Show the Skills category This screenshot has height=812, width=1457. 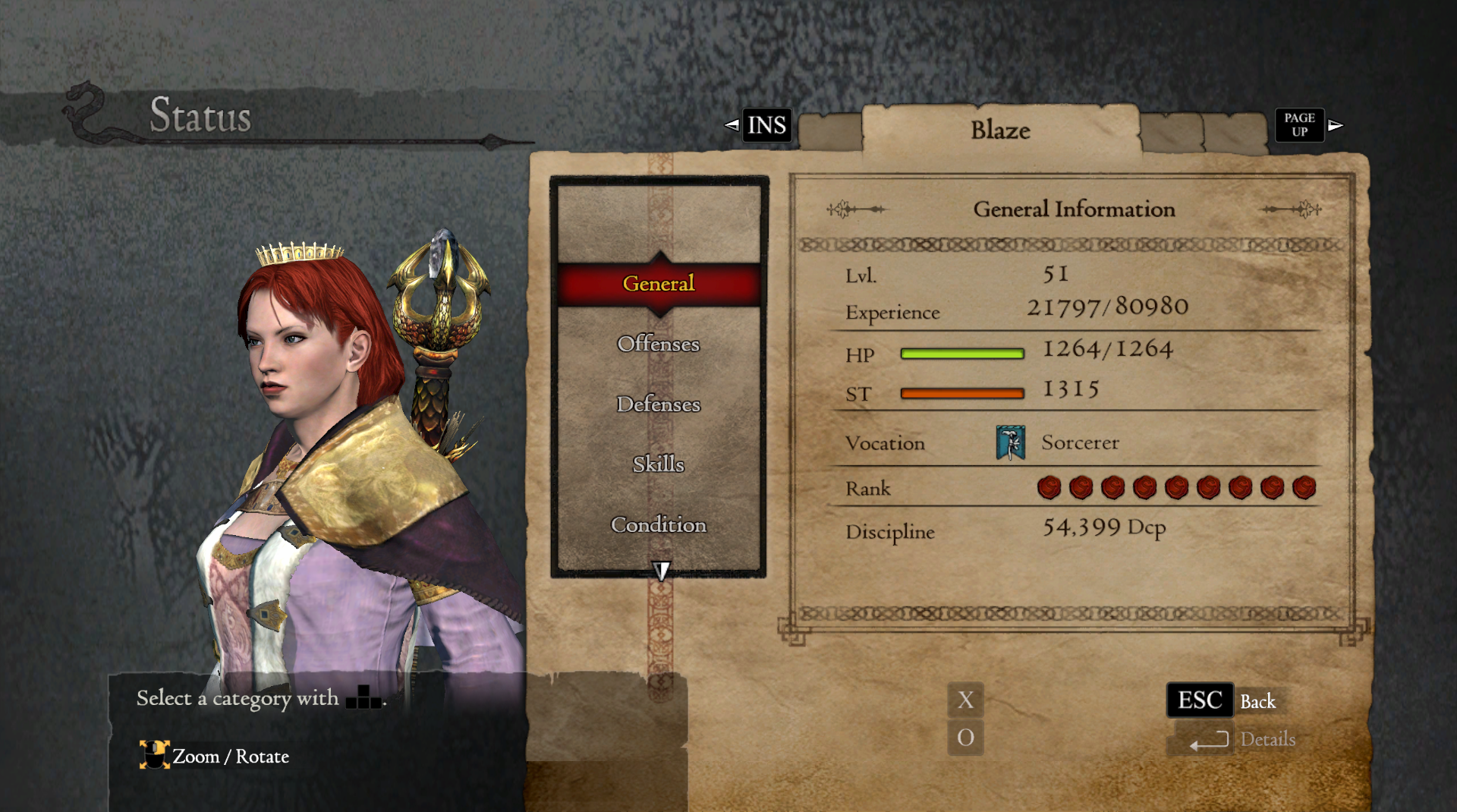point(659,464)
